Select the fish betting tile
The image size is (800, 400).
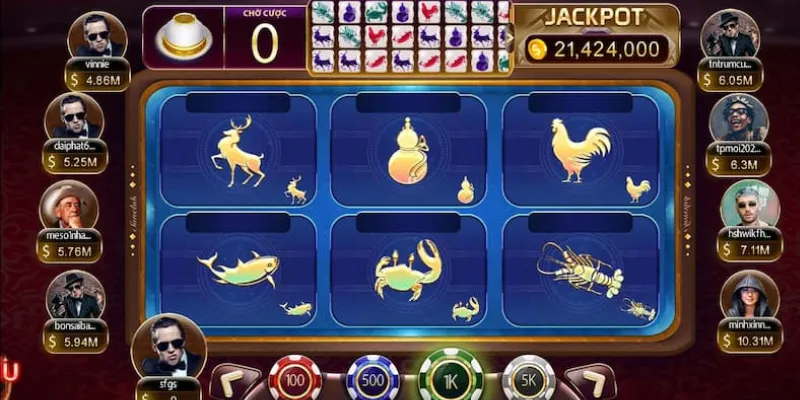click(238, 270)
